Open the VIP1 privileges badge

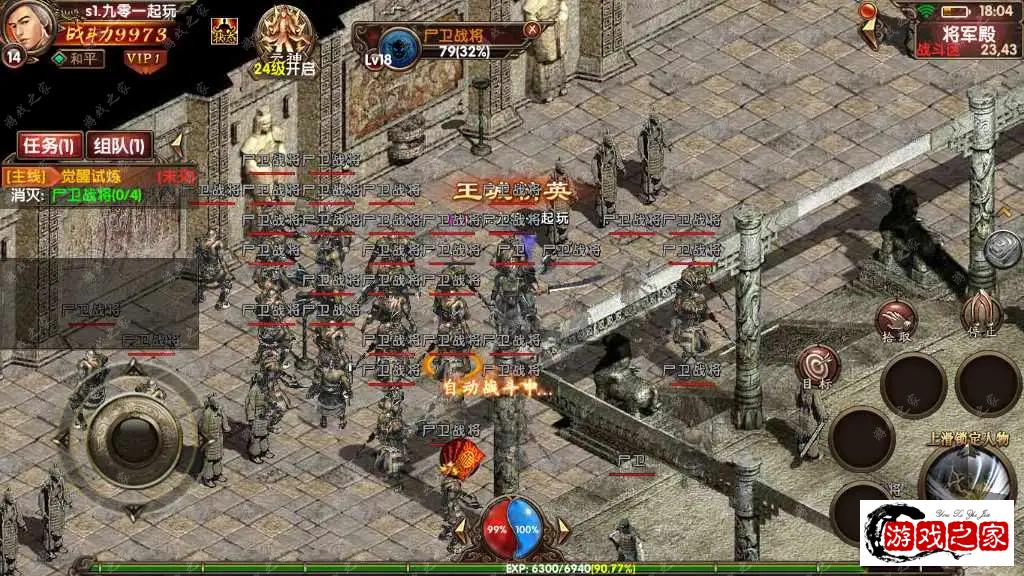[x=146, y=58]
